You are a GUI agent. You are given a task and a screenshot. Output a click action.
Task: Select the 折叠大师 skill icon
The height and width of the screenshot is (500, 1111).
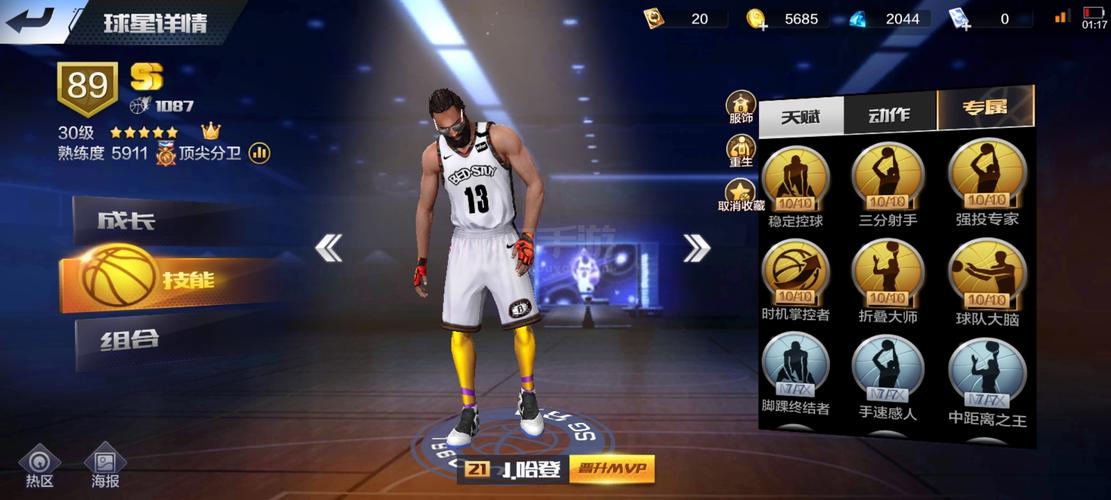coord(887,273)
